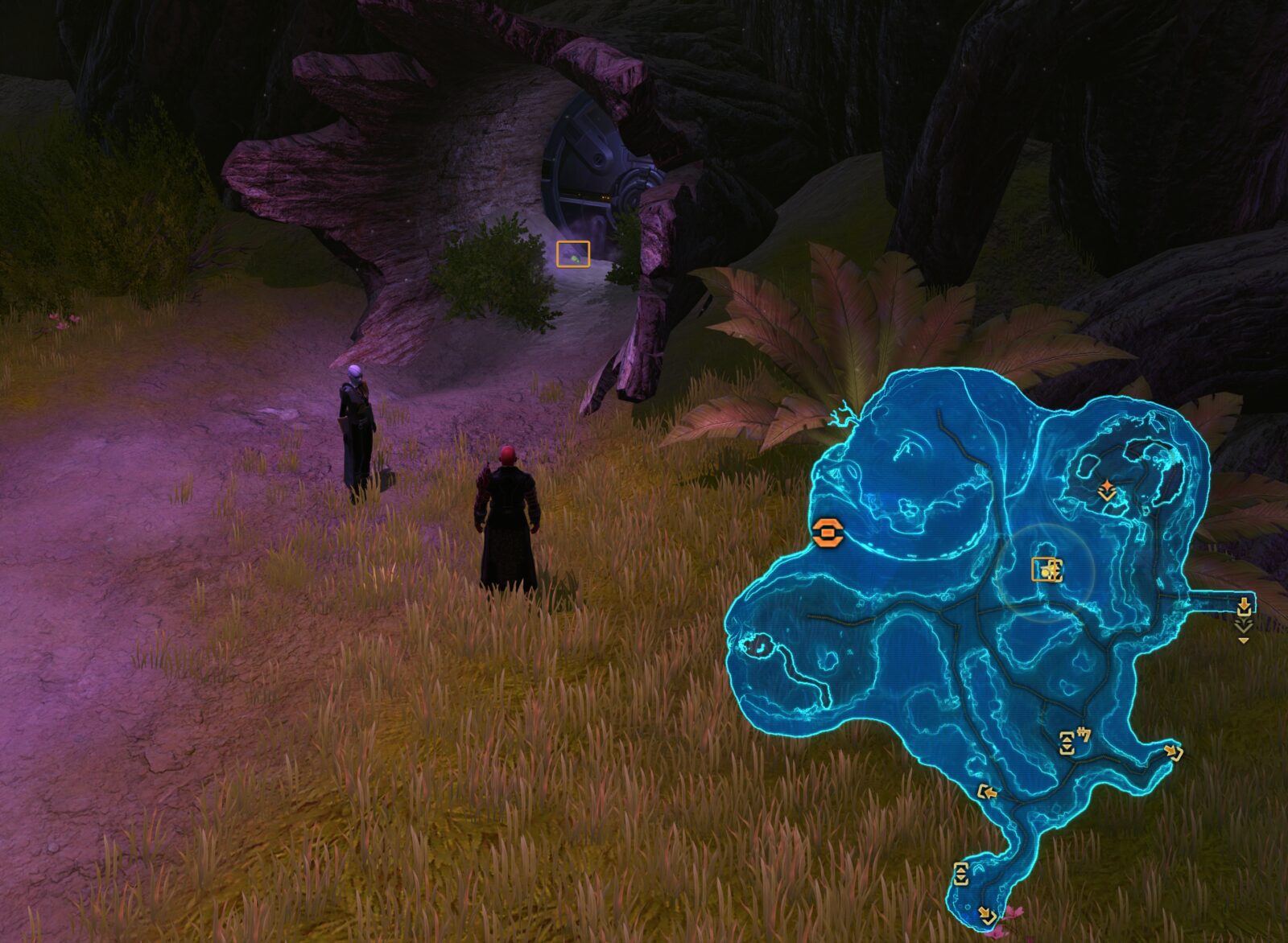Click the southeast exit arrow marker
Screen dimensions: 1288x943
[1174, 753]
